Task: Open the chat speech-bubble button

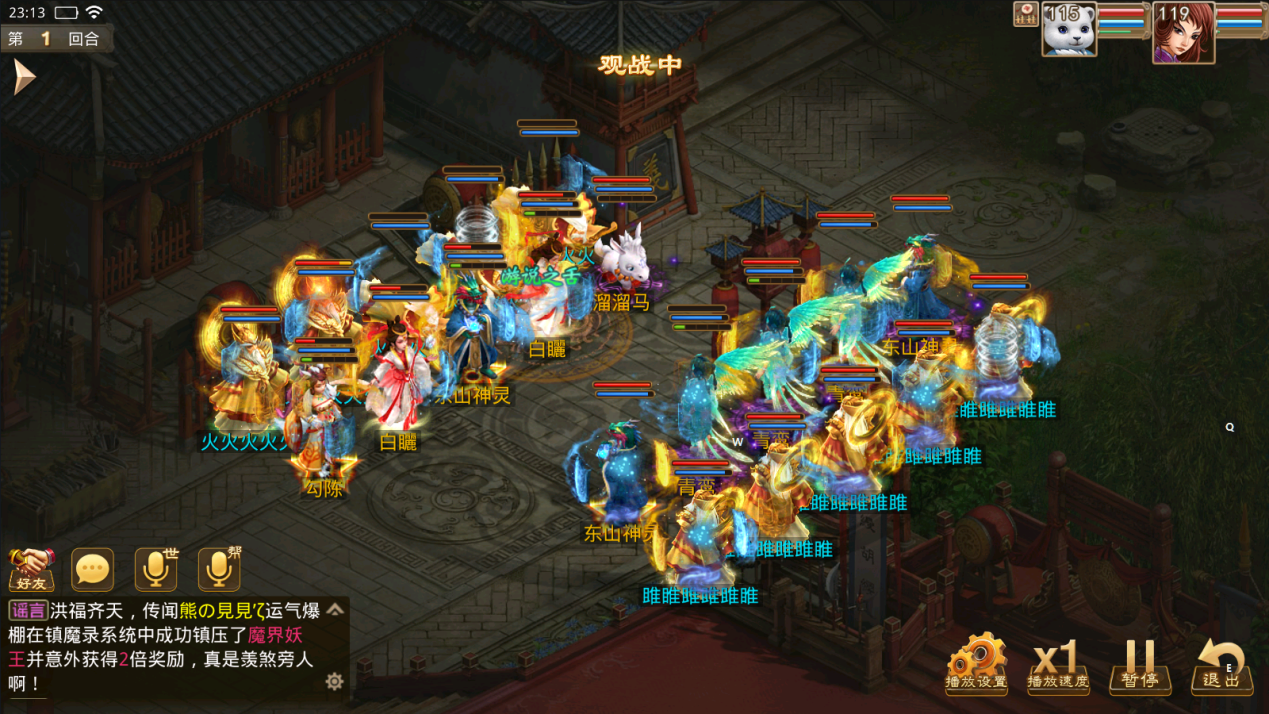Action: [x=93, y=569]
